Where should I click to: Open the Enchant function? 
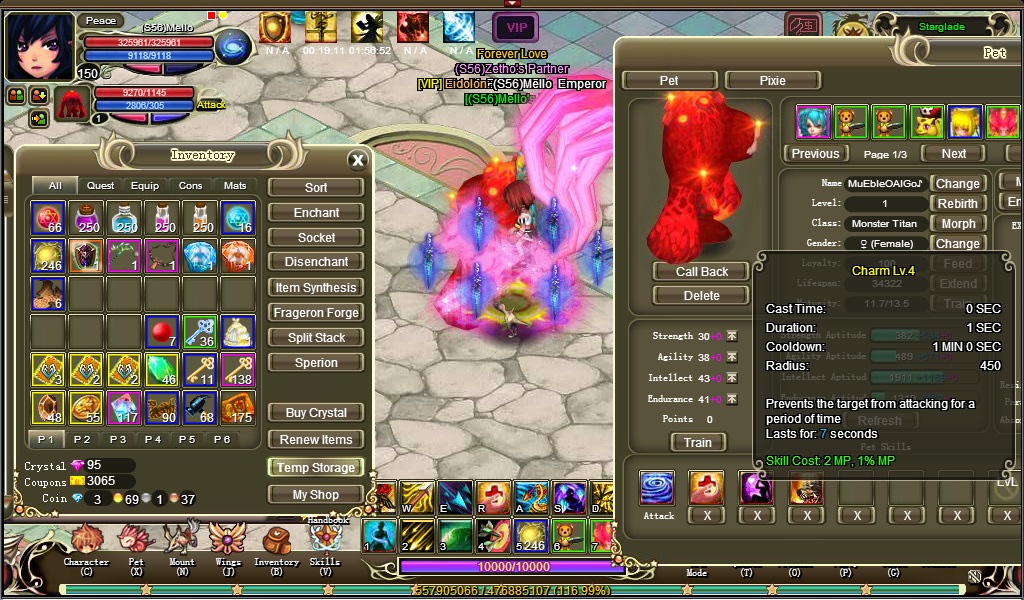316,213
